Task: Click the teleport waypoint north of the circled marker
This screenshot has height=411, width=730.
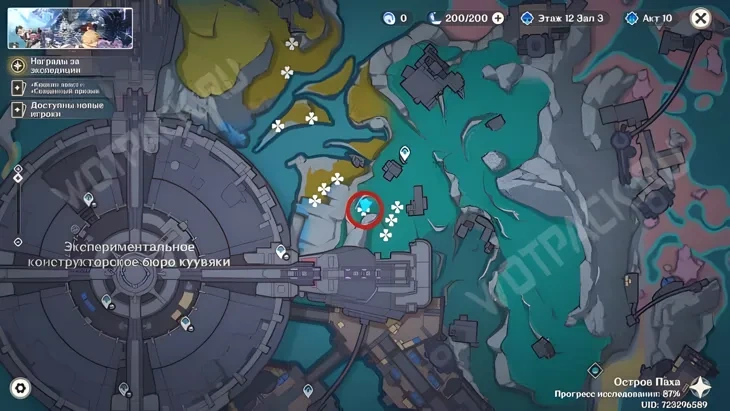Action: [x=405, y=154]
